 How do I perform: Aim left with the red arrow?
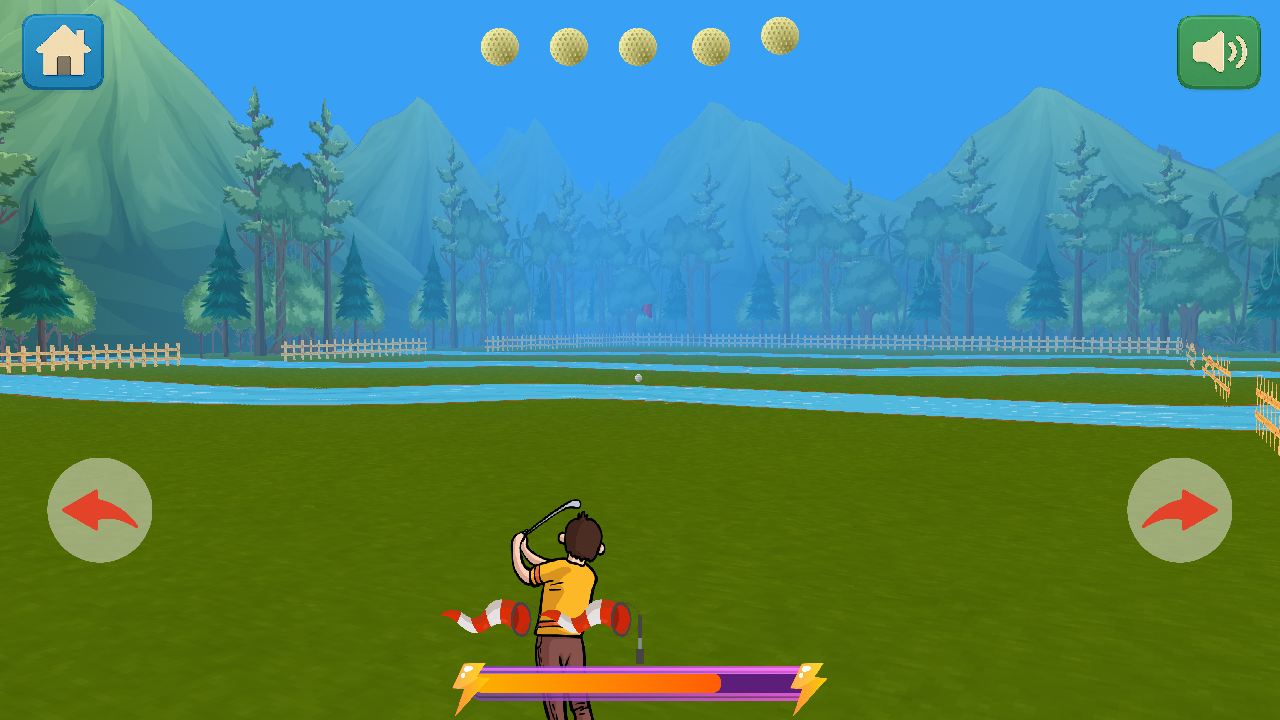[100, 510]
